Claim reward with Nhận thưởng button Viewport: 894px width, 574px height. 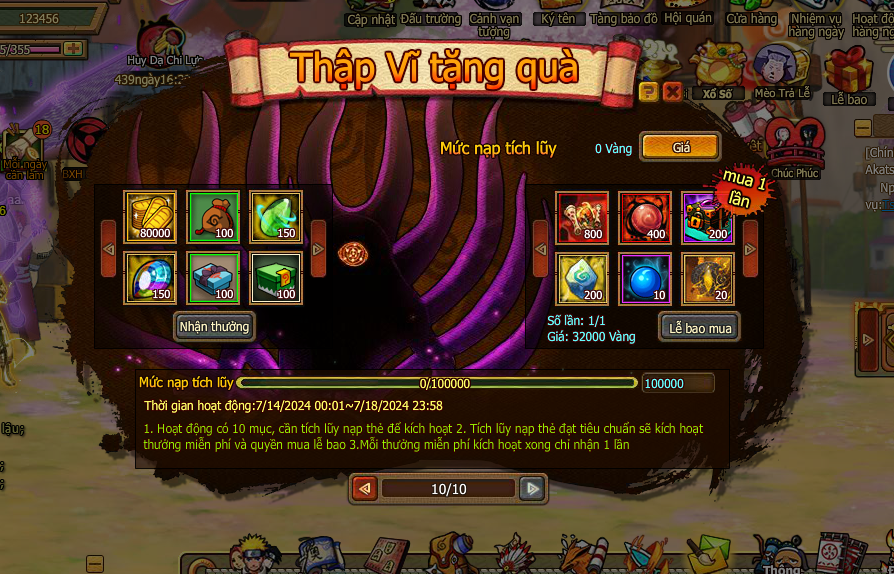click(214, 327)
